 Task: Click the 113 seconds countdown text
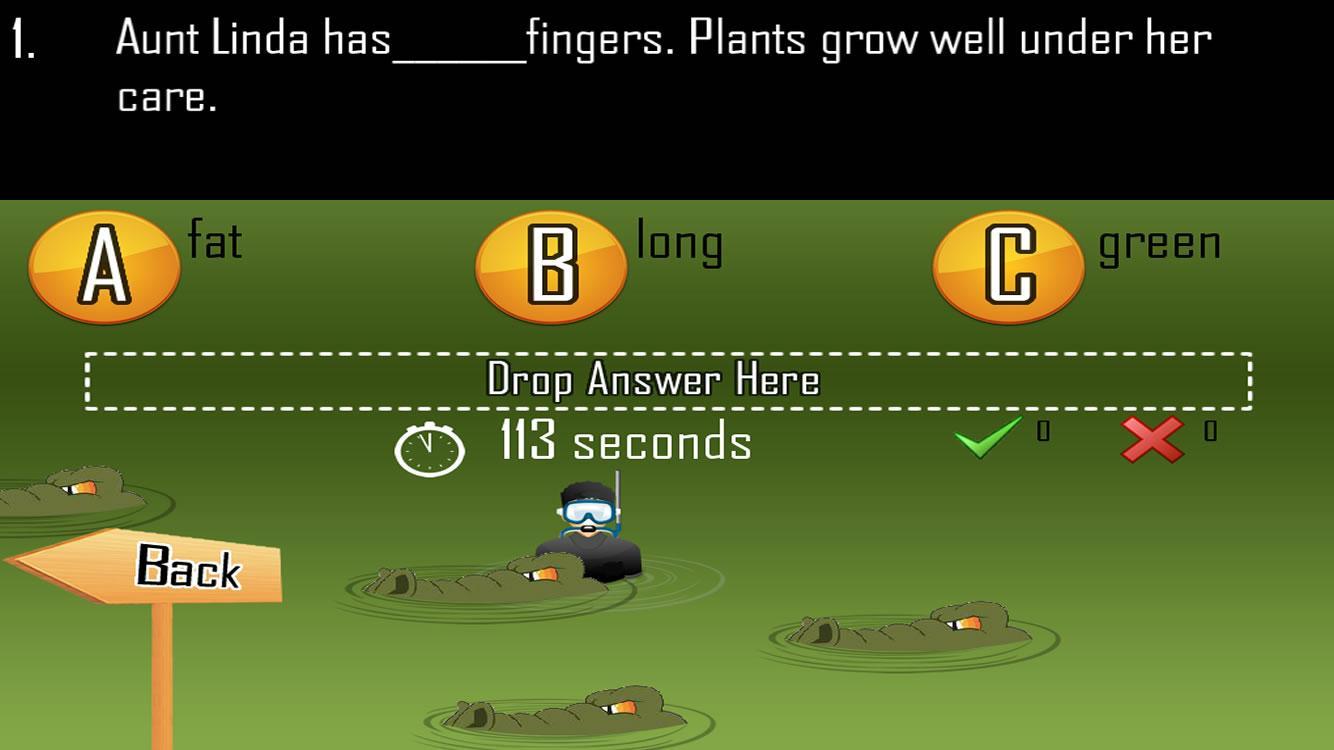coord(623,443)
